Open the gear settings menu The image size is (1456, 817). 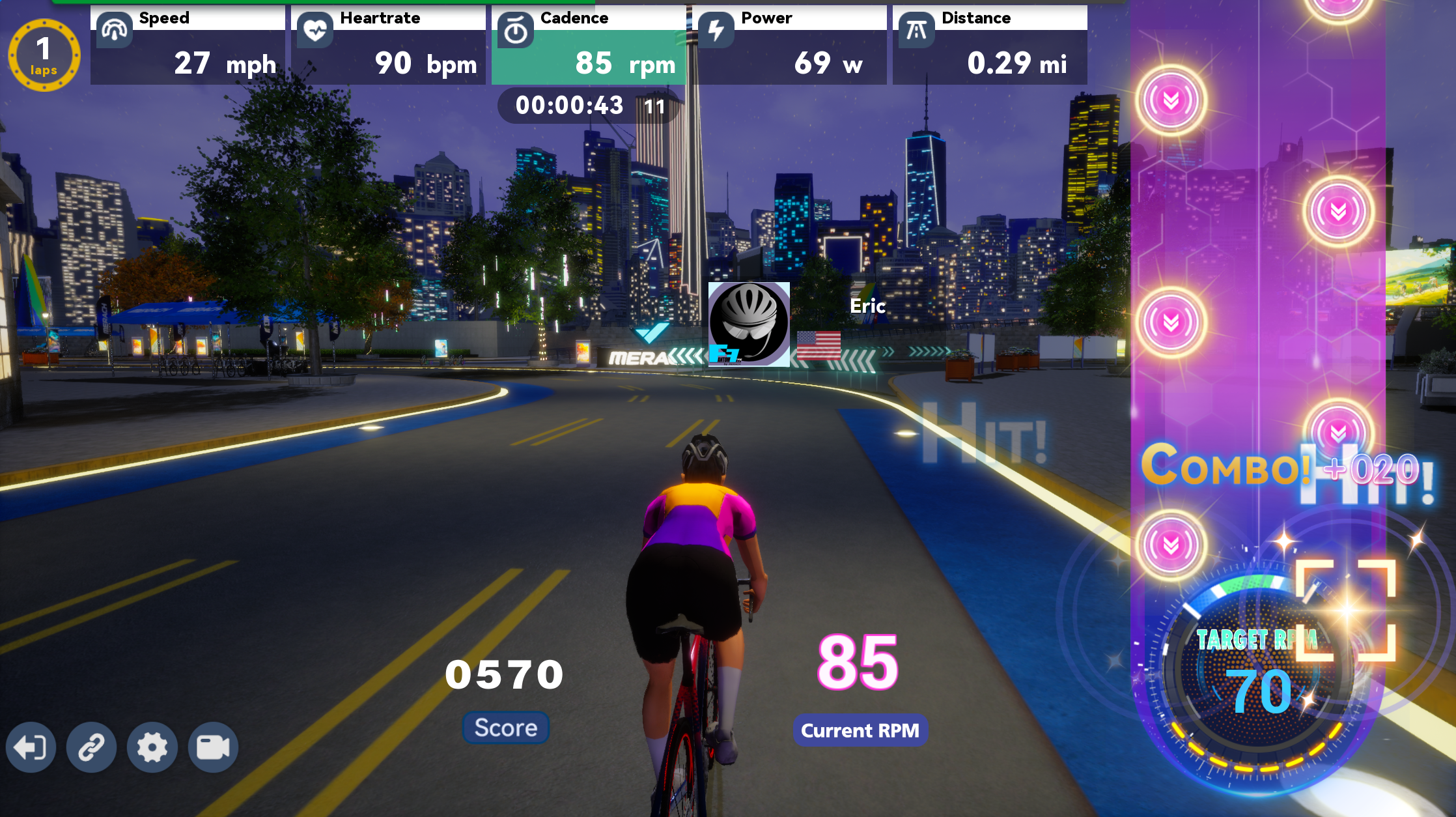[x=152, y=747]
